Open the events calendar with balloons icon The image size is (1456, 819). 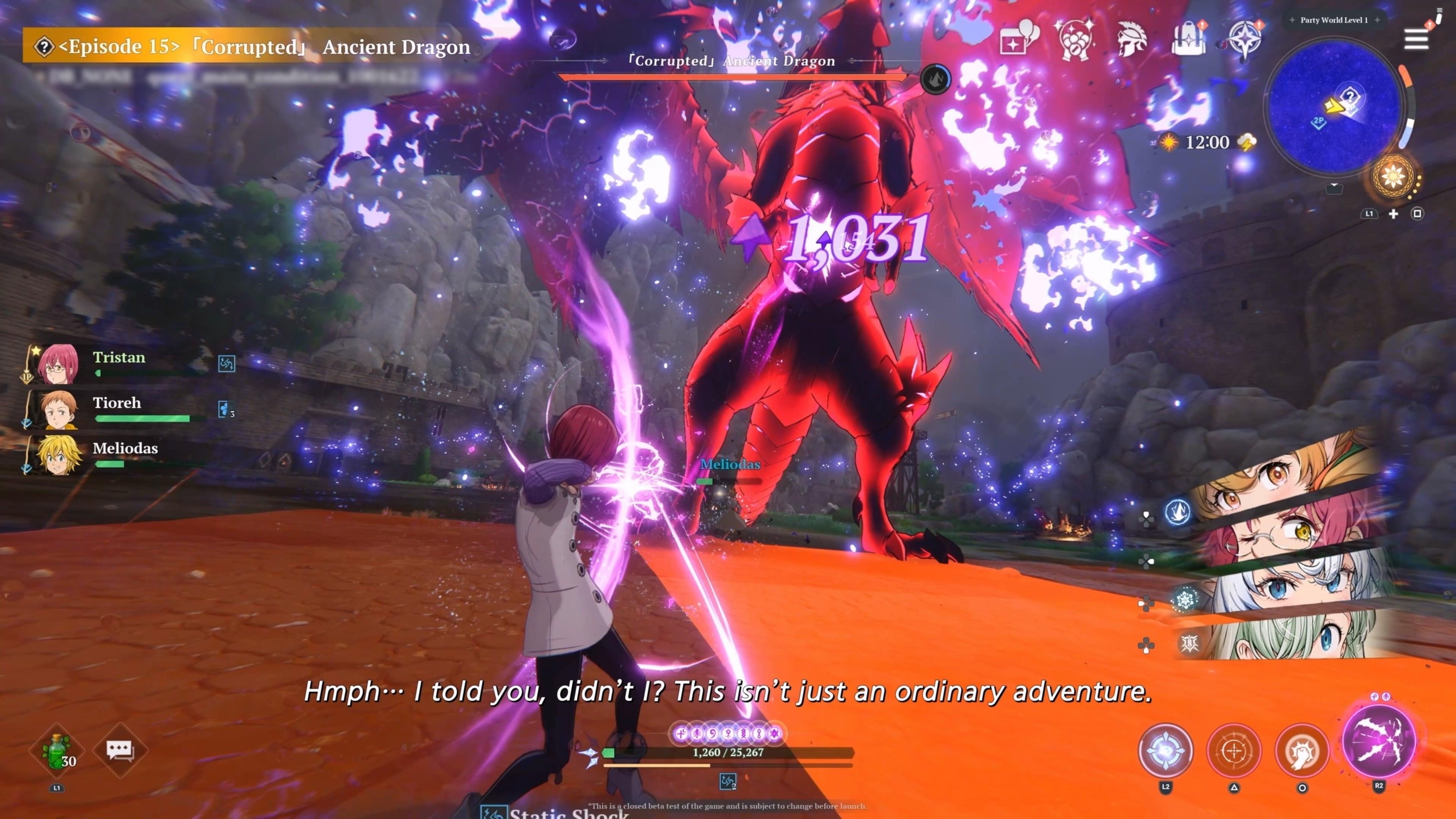click(1018, 38)
